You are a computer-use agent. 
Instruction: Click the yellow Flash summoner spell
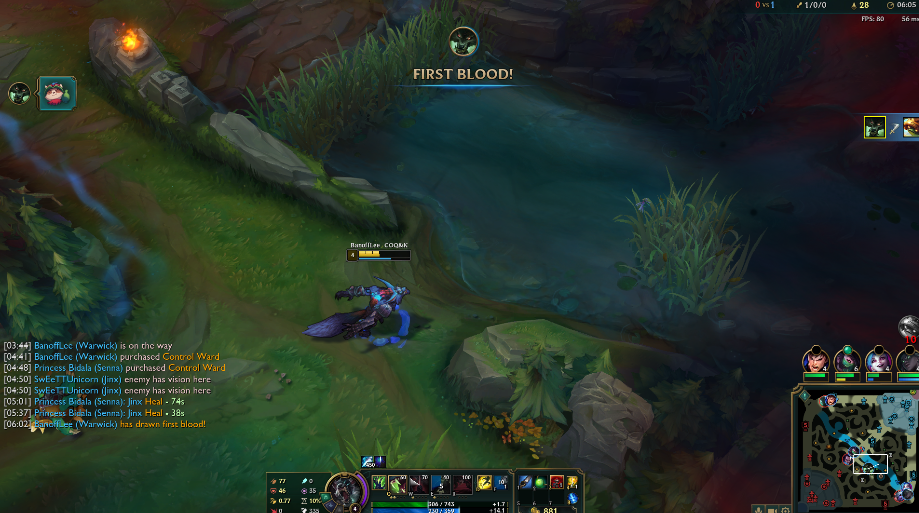(x=484, y=482)
